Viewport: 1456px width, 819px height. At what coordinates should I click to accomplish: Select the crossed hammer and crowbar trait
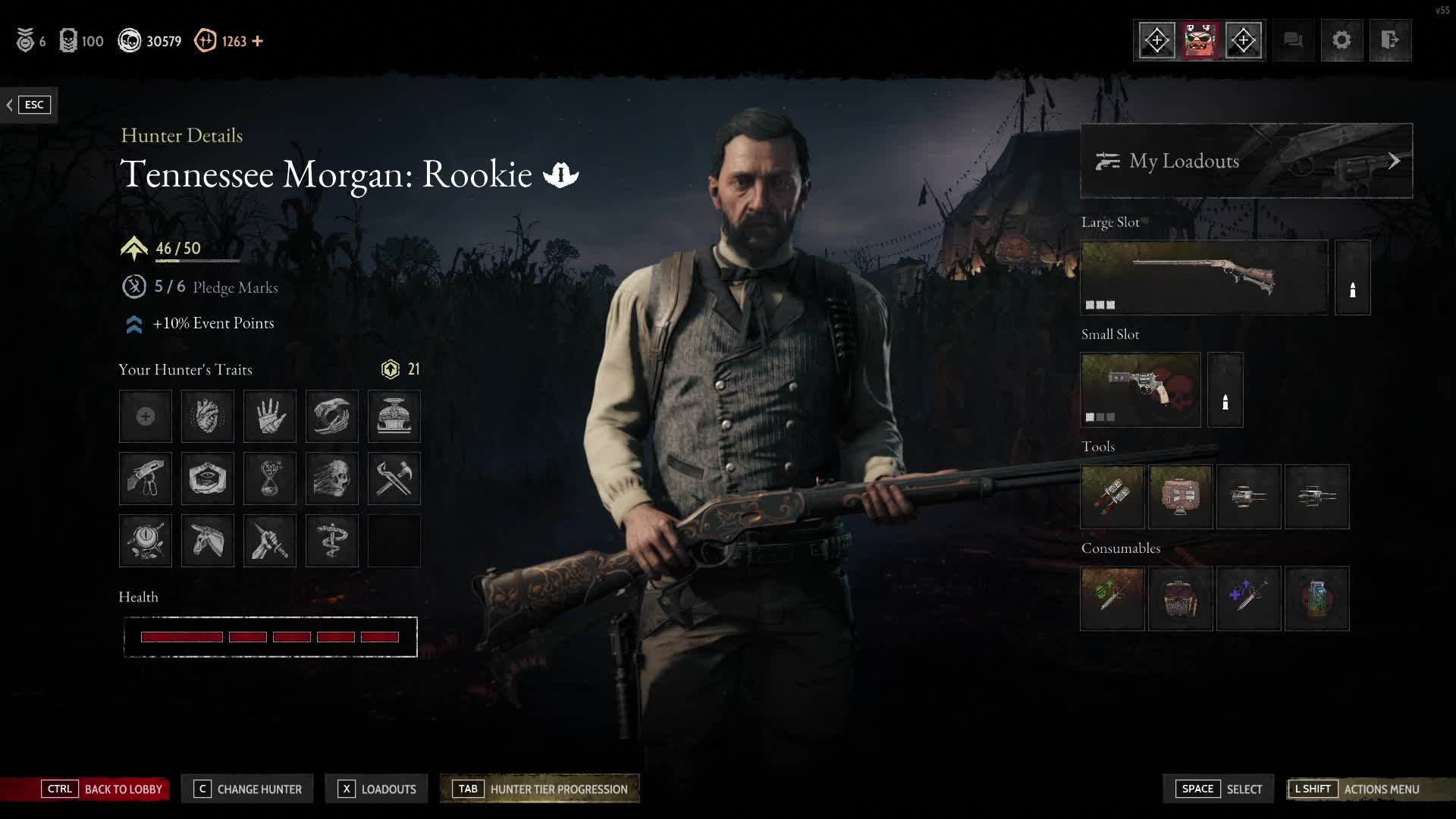click(x=394, y=479)
